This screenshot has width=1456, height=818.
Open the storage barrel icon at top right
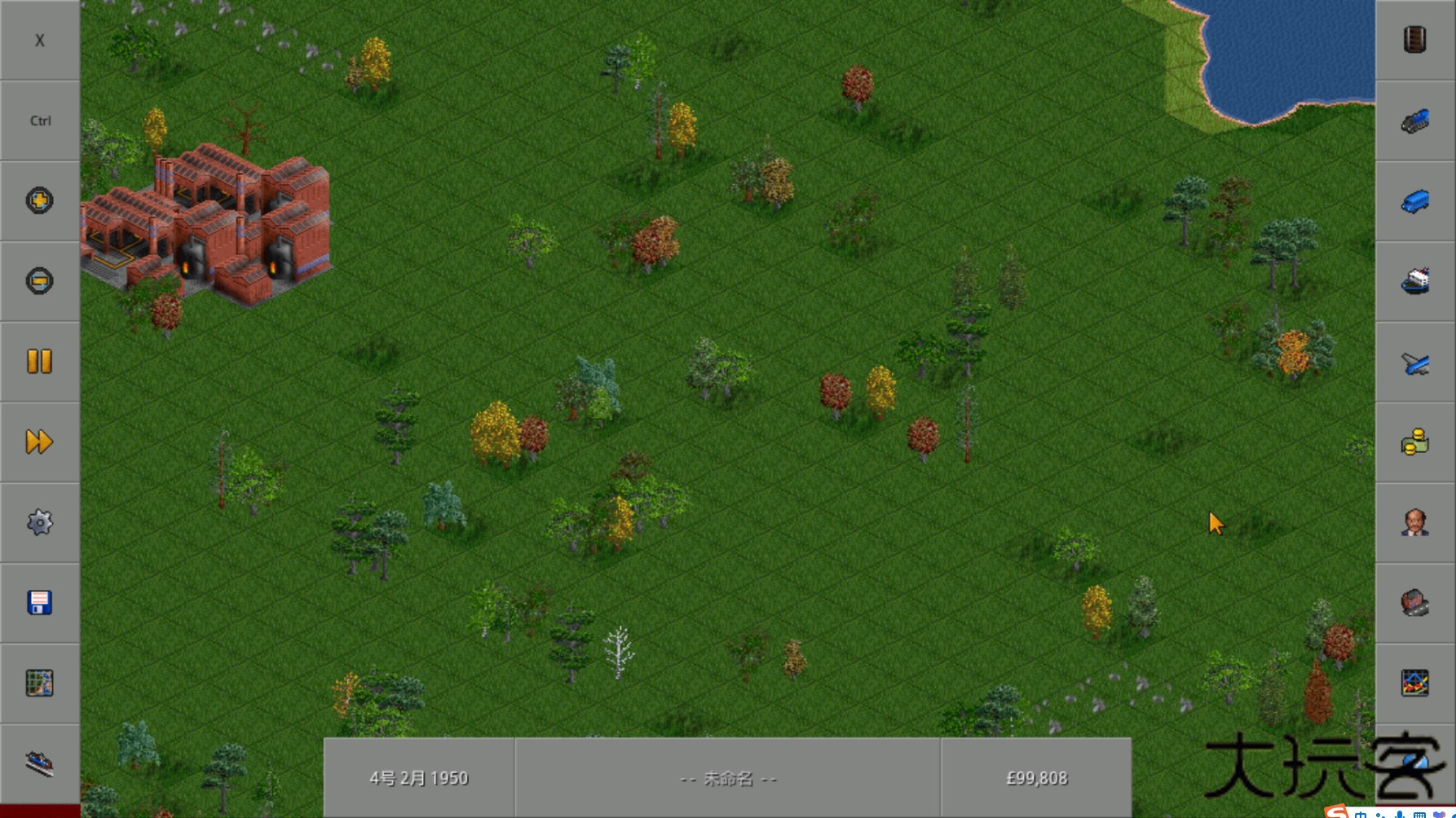(x=1416, y=39)
